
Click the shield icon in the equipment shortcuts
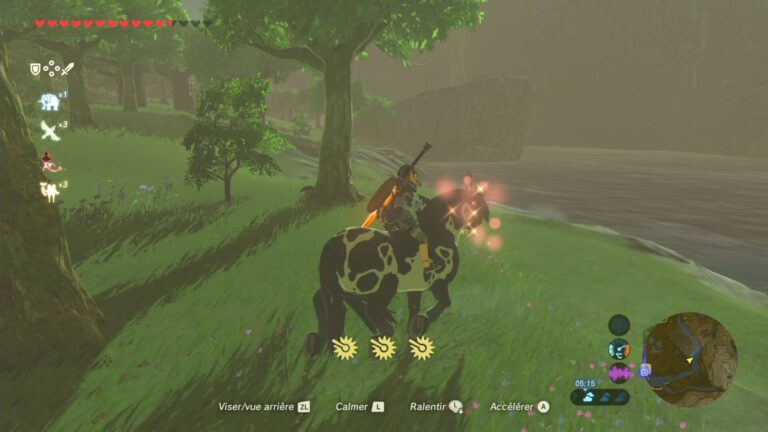(x=35, y=68)
